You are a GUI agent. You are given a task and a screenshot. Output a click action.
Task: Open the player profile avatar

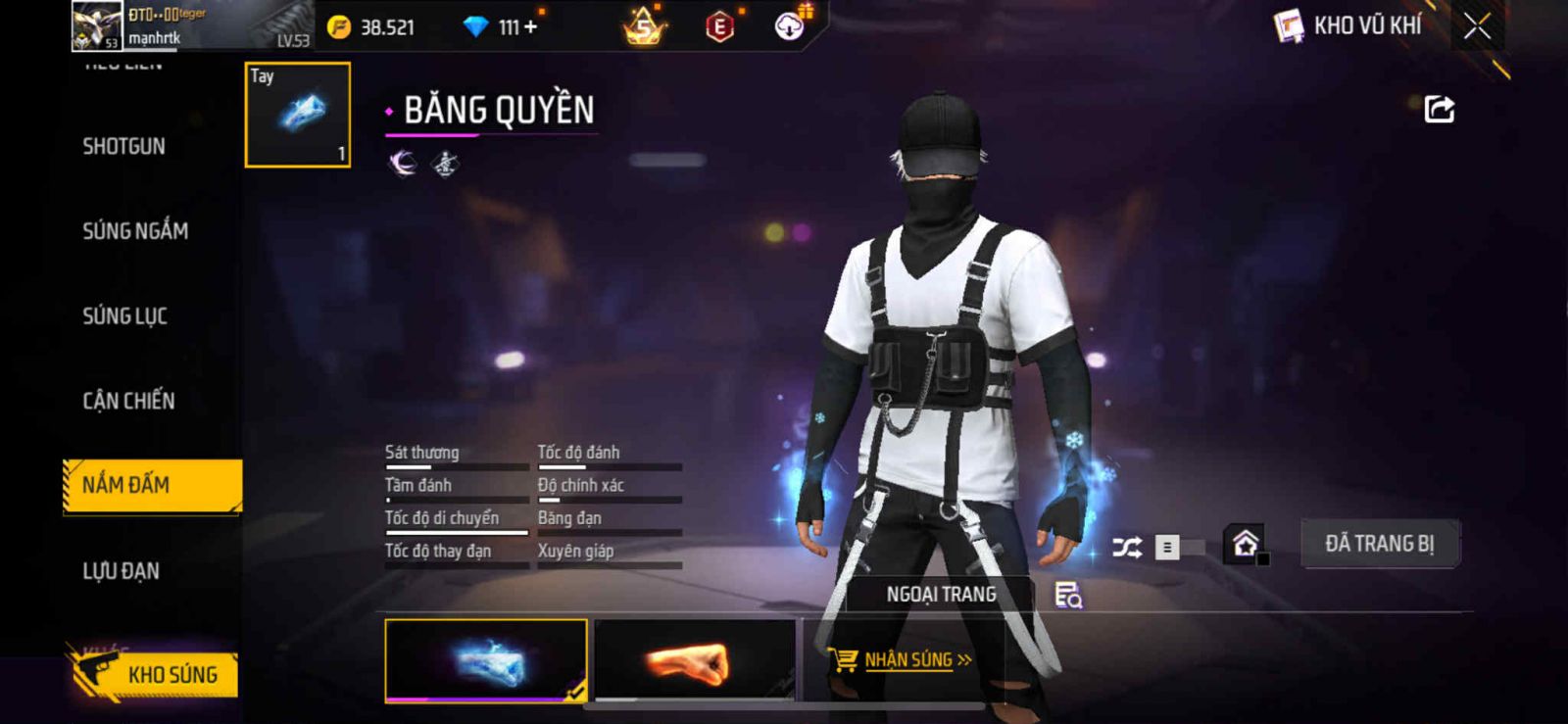pyautogui.click(x=97, y=26)
